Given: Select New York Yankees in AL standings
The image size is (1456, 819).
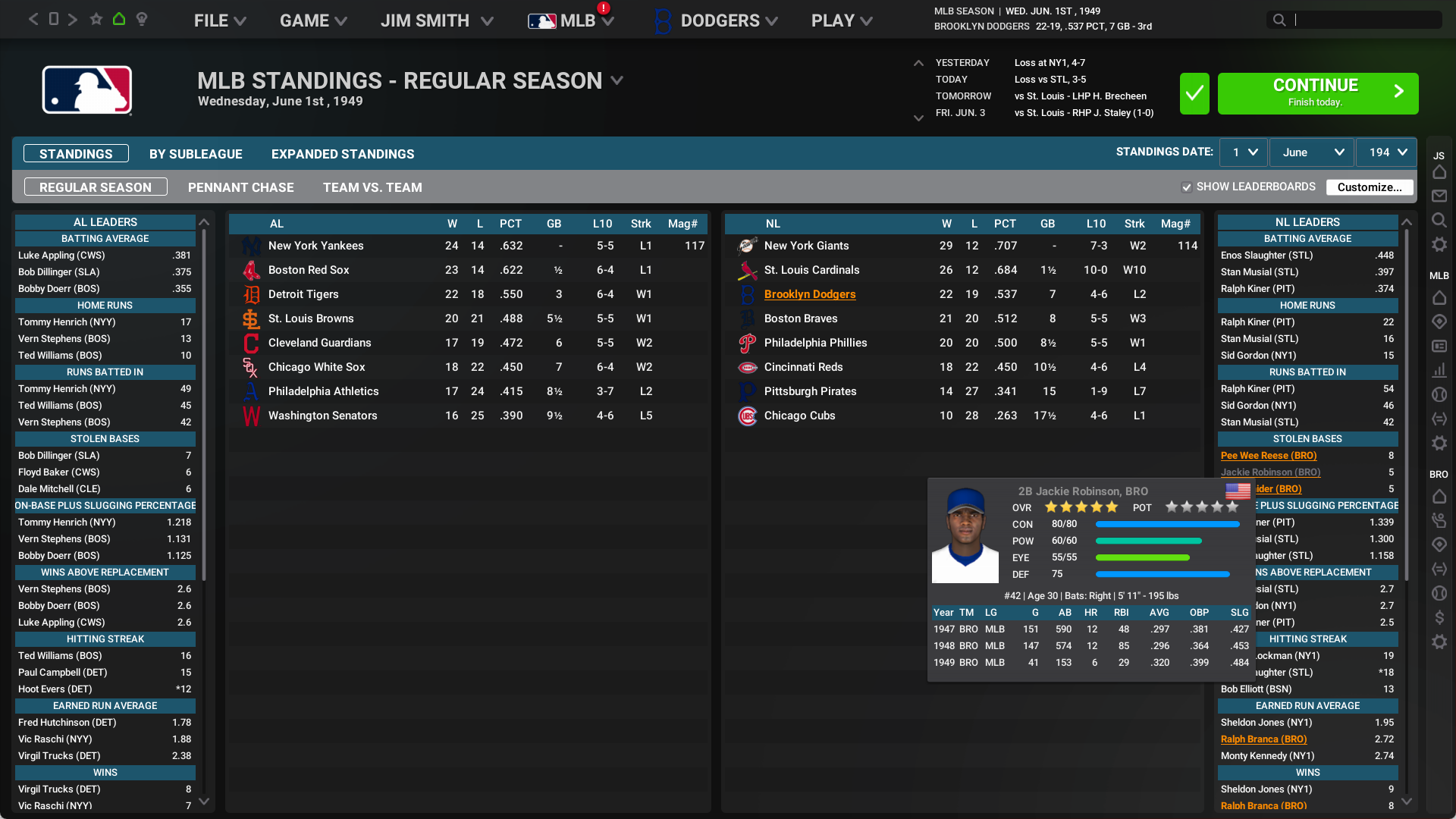Looking at the screenshot, I should click(315, 246).
